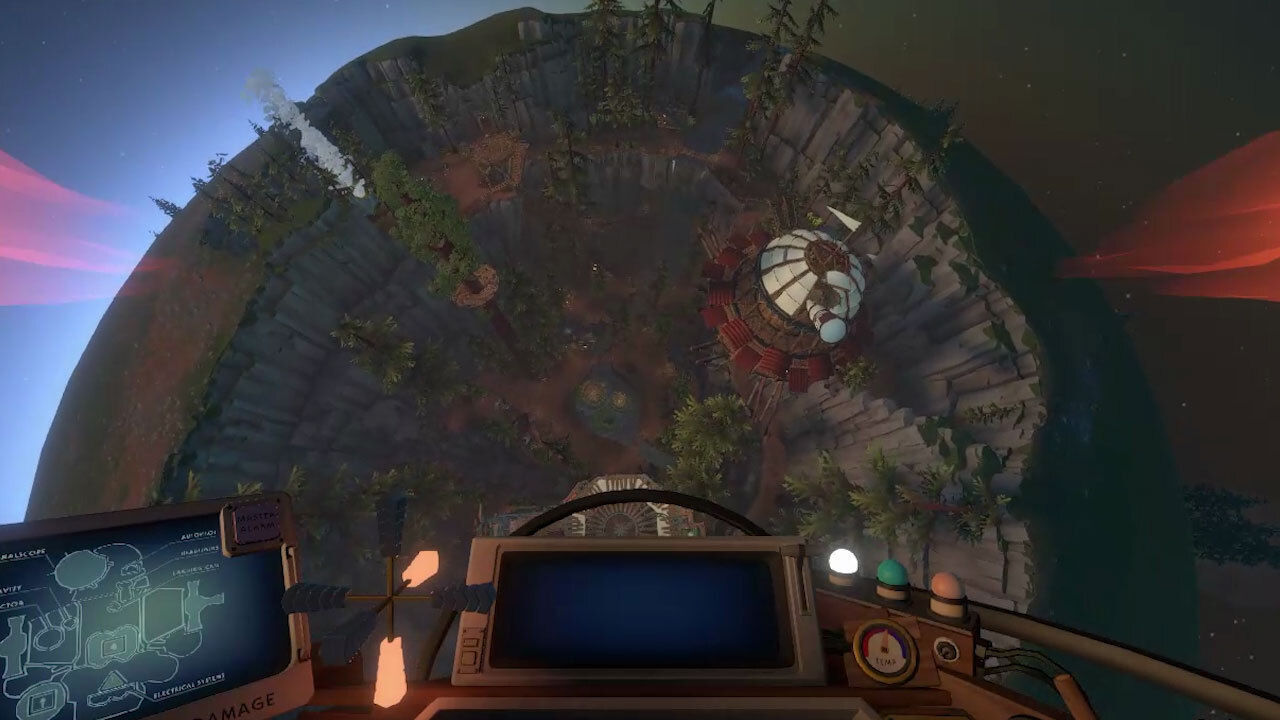
Task: Select the Signalscope on the damage schematic
Action: pos(20,556)
